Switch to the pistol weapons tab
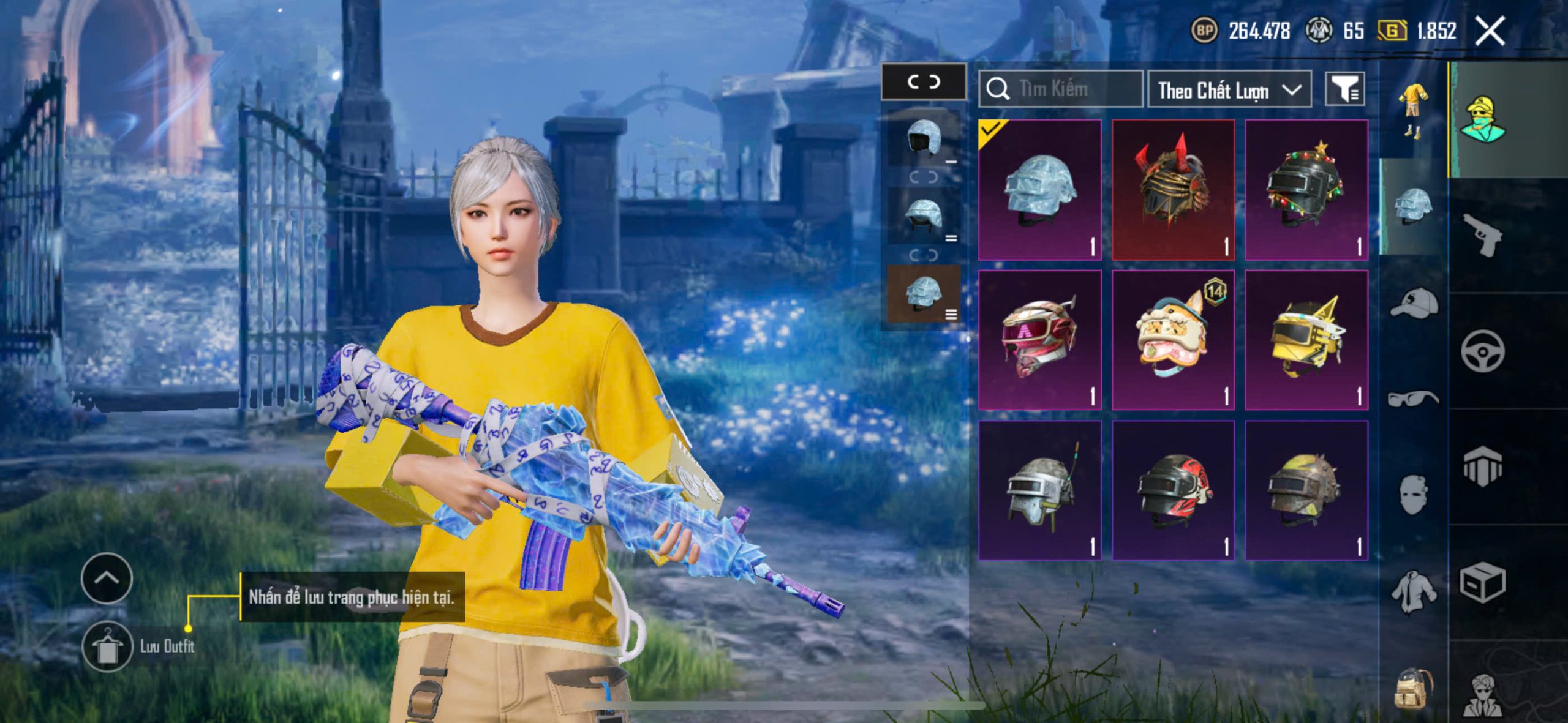 pyautogui.click(x=1482, y=235)
